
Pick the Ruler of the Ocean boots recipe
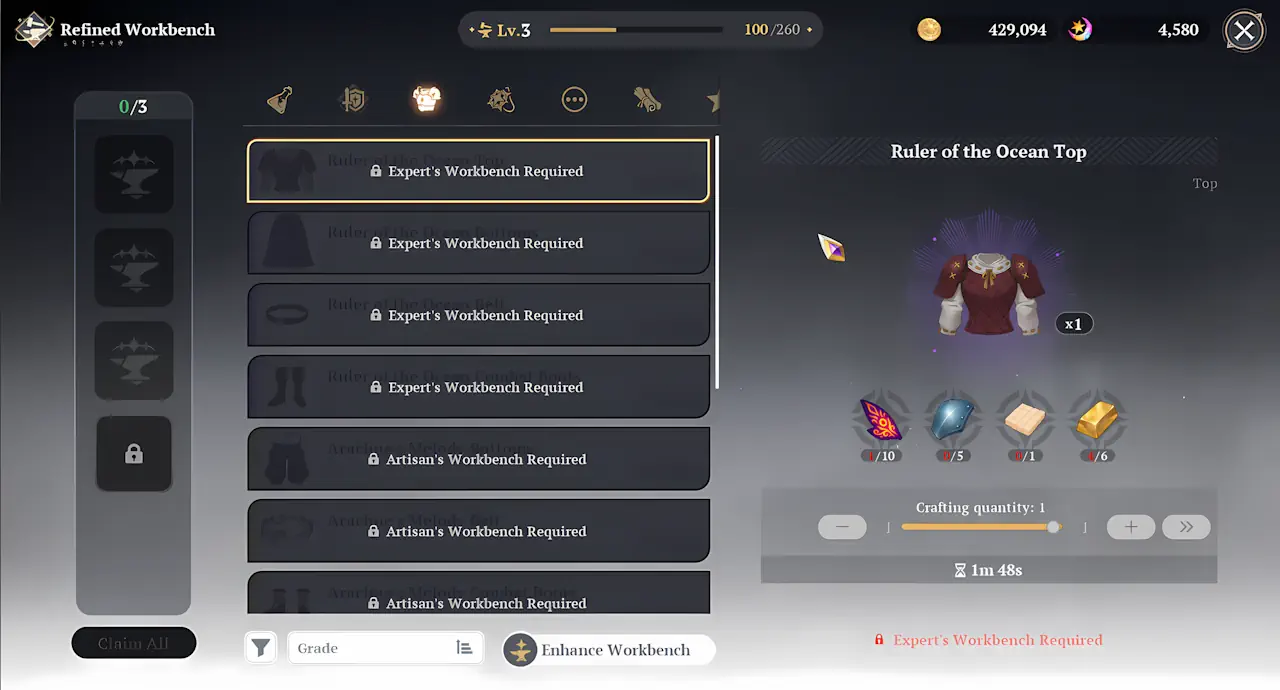478,387
